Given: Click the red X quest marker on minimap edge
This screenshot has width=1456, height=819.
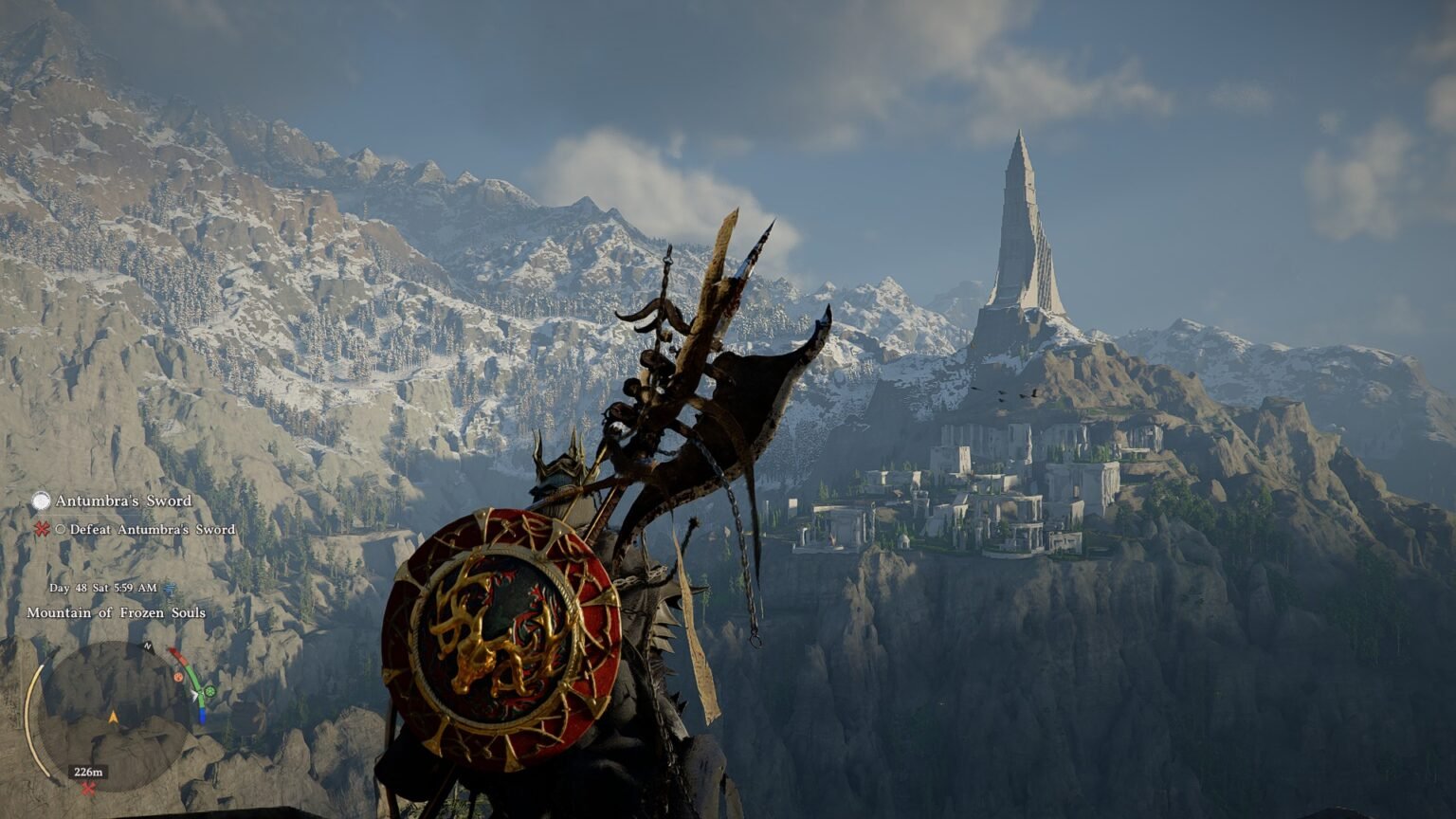Looking at the screenshot, I should tap(88, 789).
